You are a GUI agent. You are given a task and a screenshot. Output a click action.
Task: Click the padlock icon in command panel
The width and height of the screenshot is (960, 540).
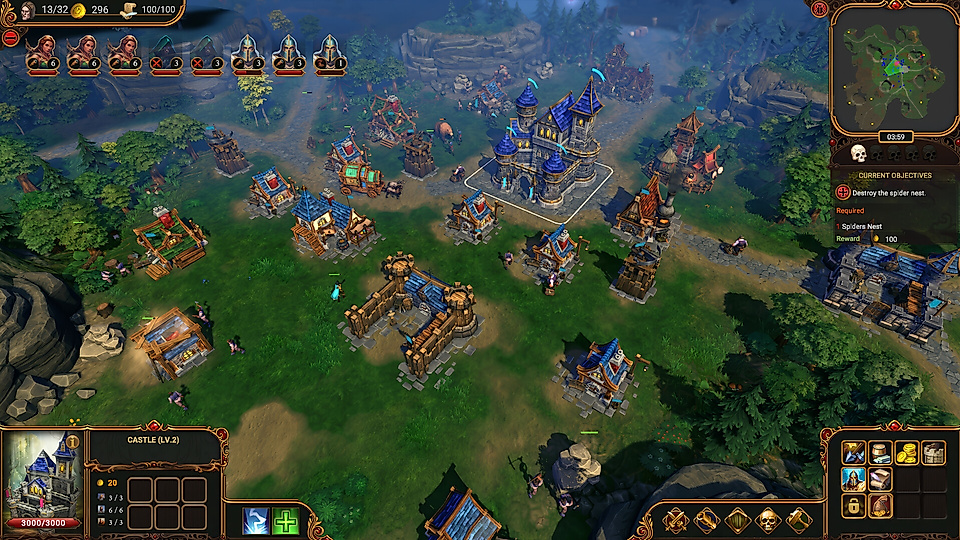pyautogui.click(x=853, y=507)
